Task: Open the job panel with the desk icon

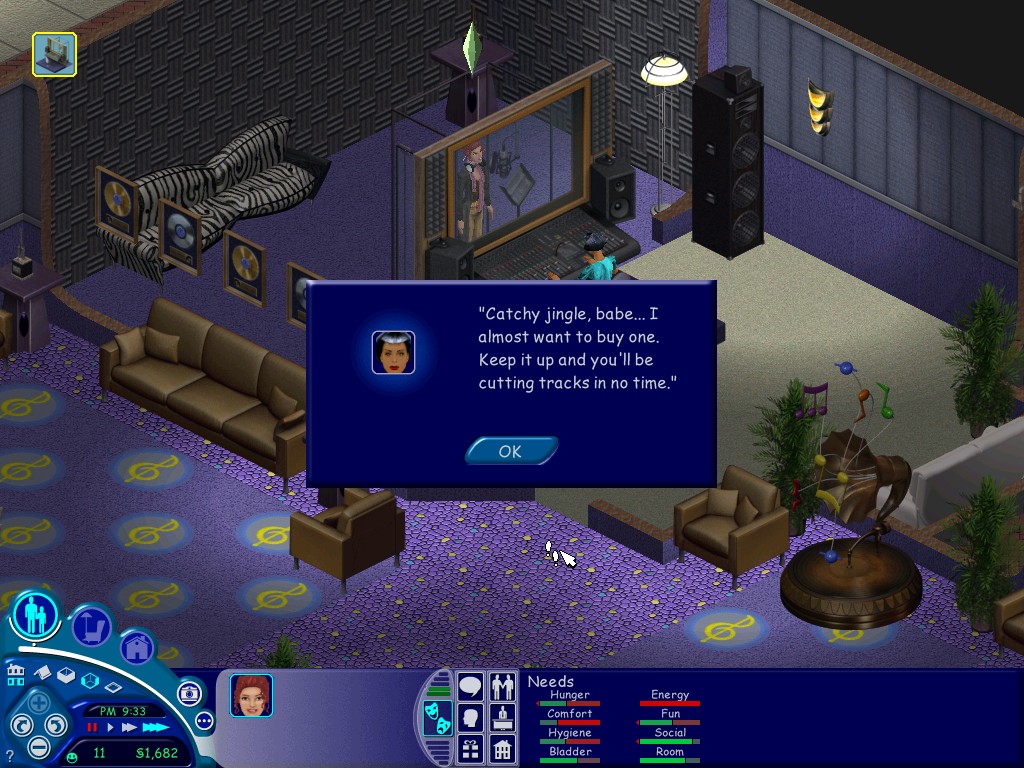Action: coord(502,717)
